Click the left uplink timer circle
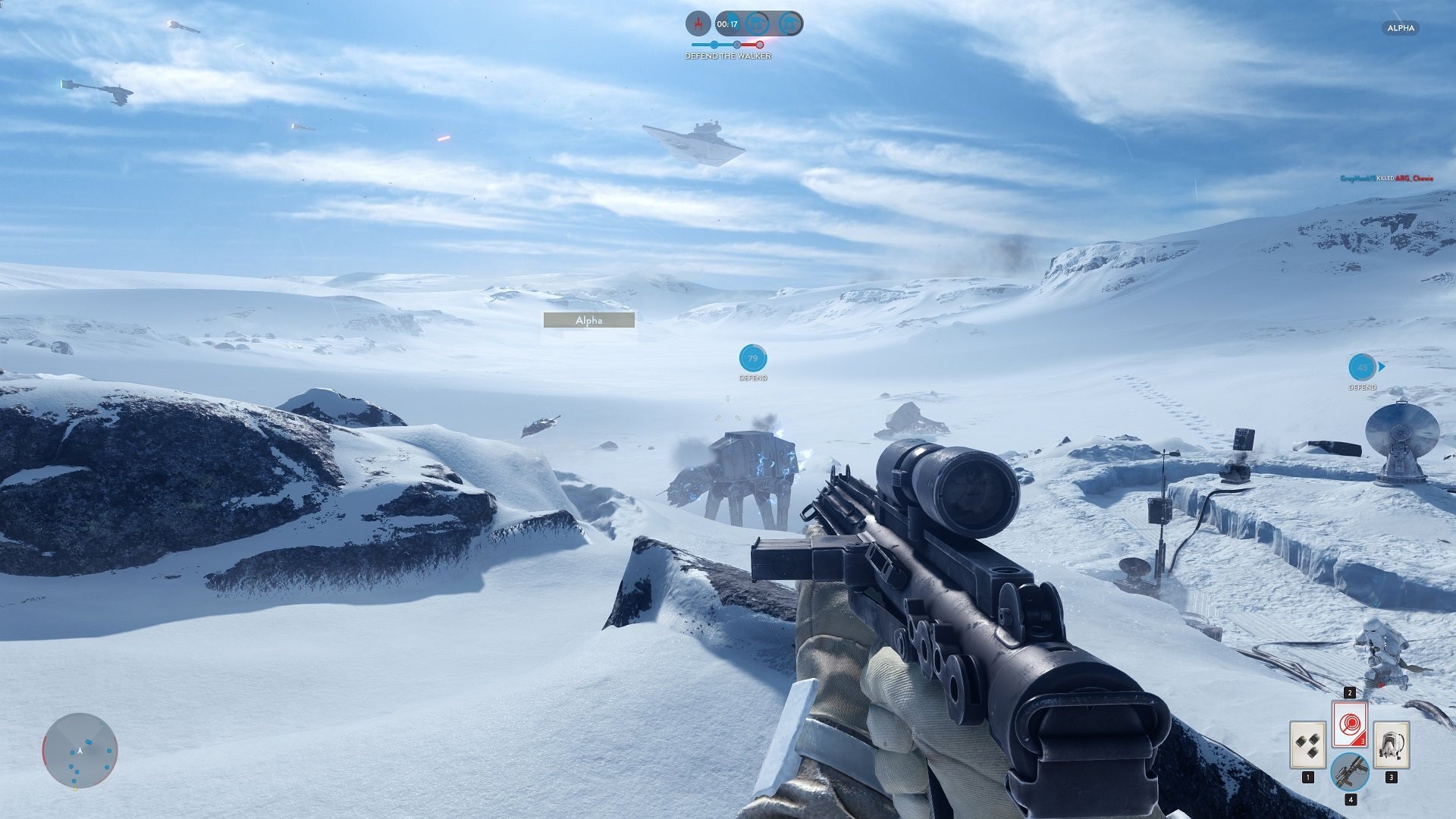 pyautogui.click(x=756, y=24)
